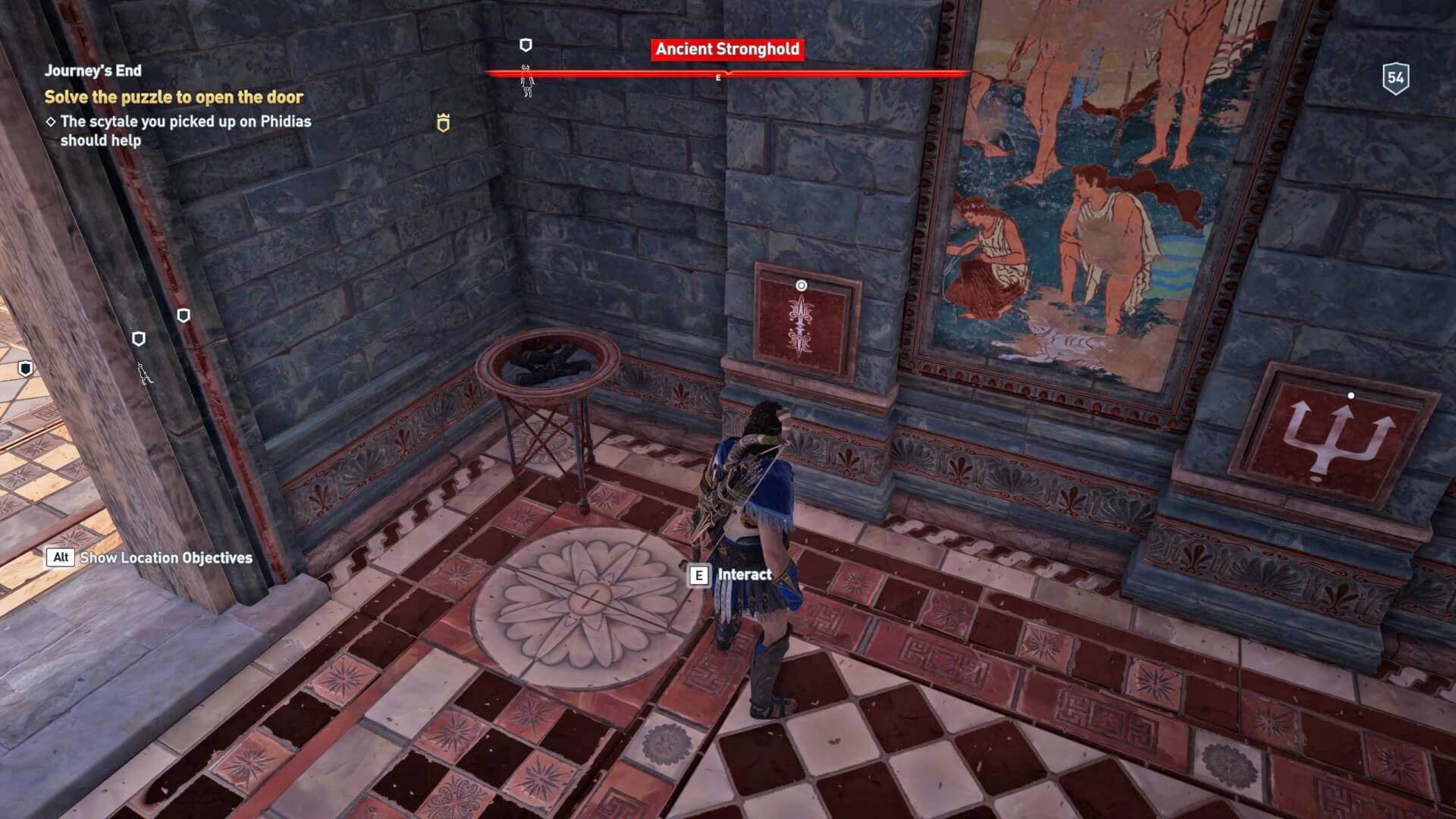Select the Show Location Objectives label
Image resolution: width=1456 pixels, height=819 pixels.
tap(167, 557)
